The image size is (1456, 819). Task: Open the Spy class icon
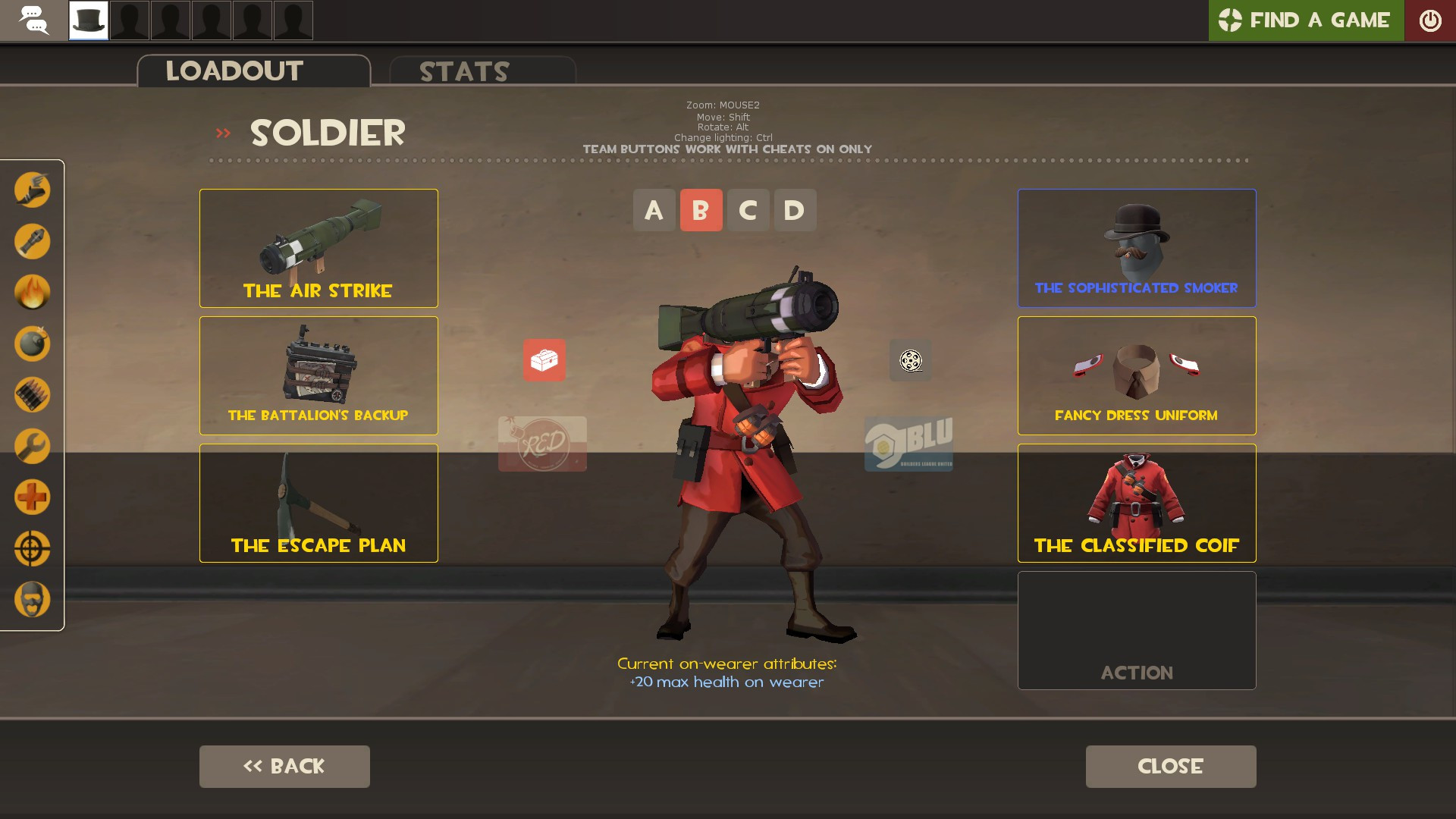tap(32, 599)
